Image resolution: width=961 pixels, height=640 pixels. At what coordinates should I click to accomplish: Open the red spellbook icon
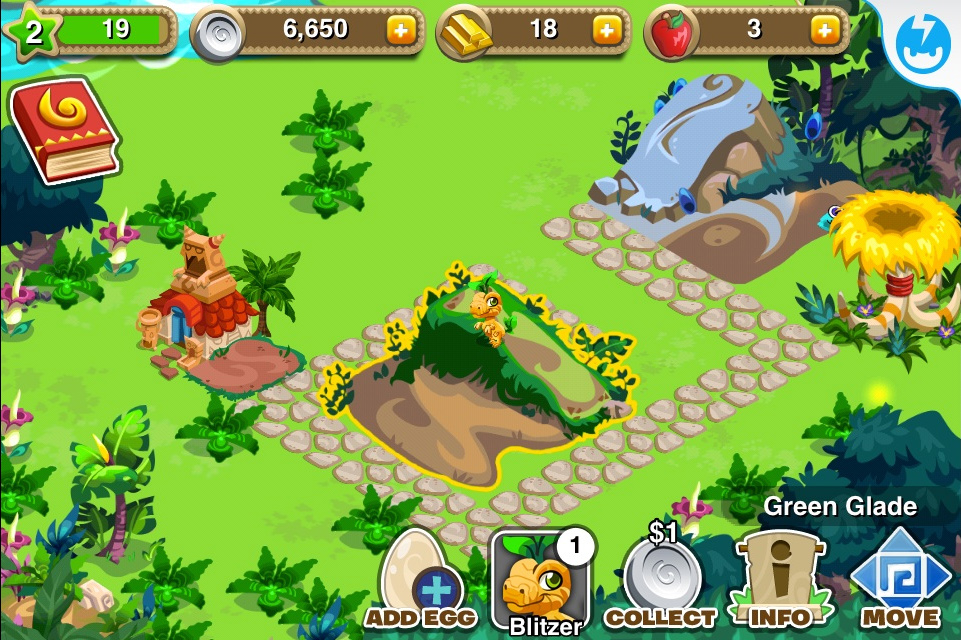(63, 132)
